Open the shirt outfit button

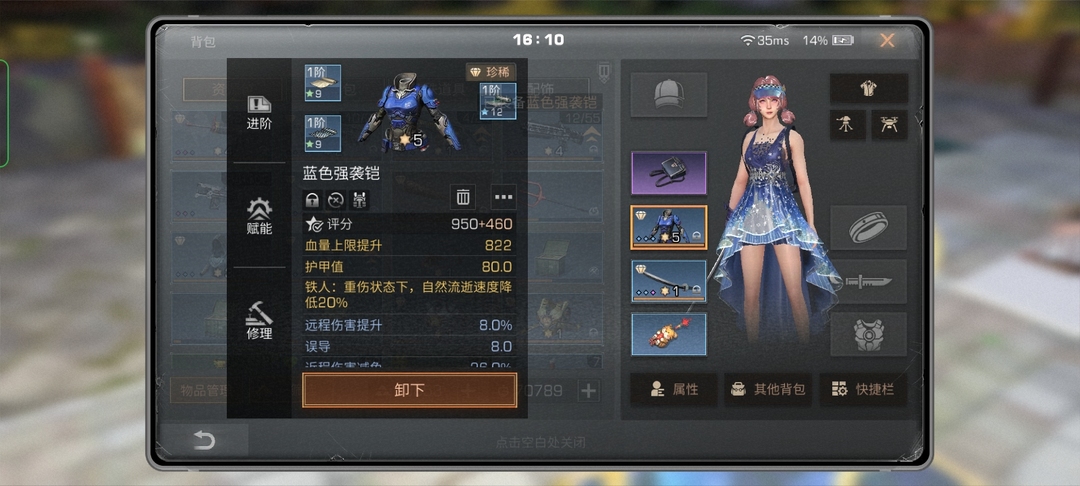pyautogui.click(x=868, y=88)
